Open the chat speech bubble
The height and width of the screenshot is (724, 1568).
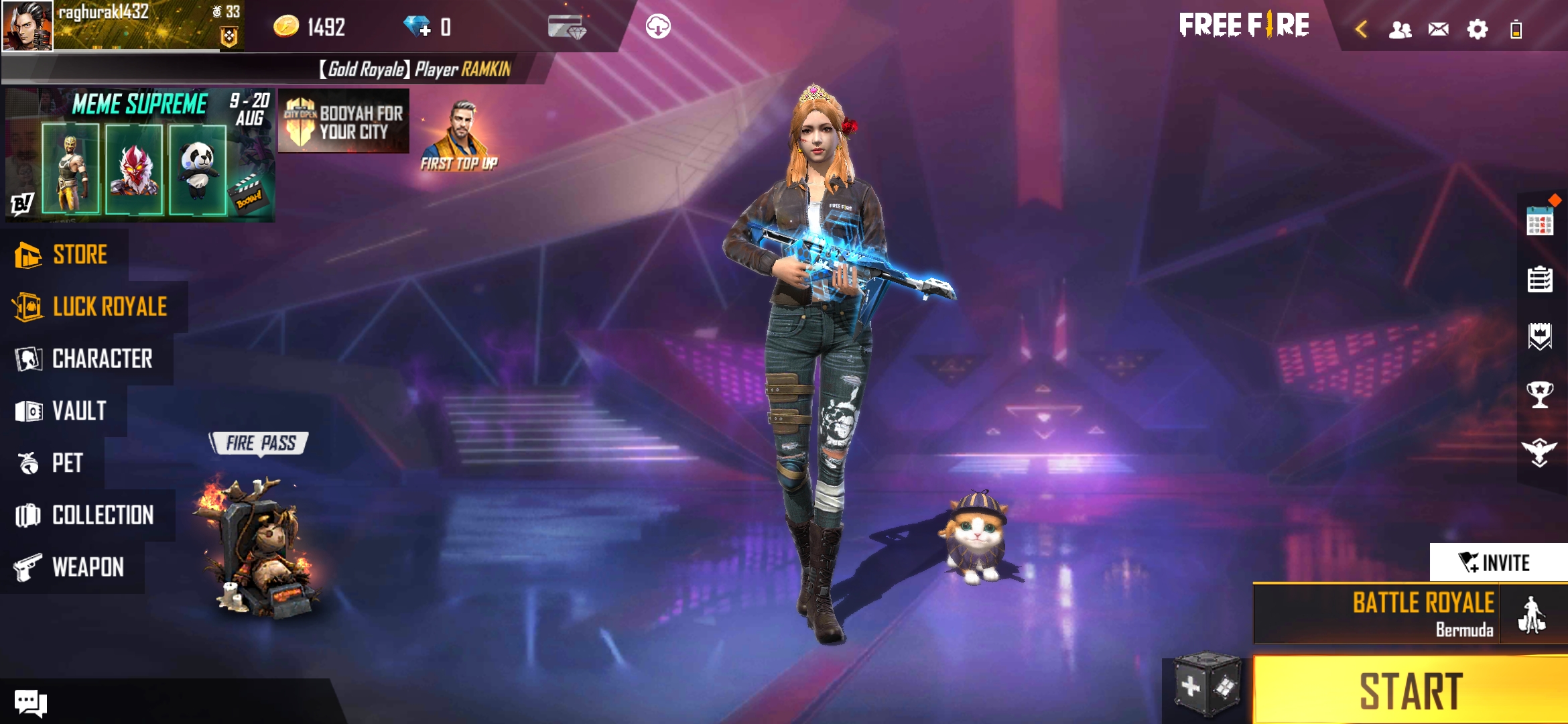point(30,703)
